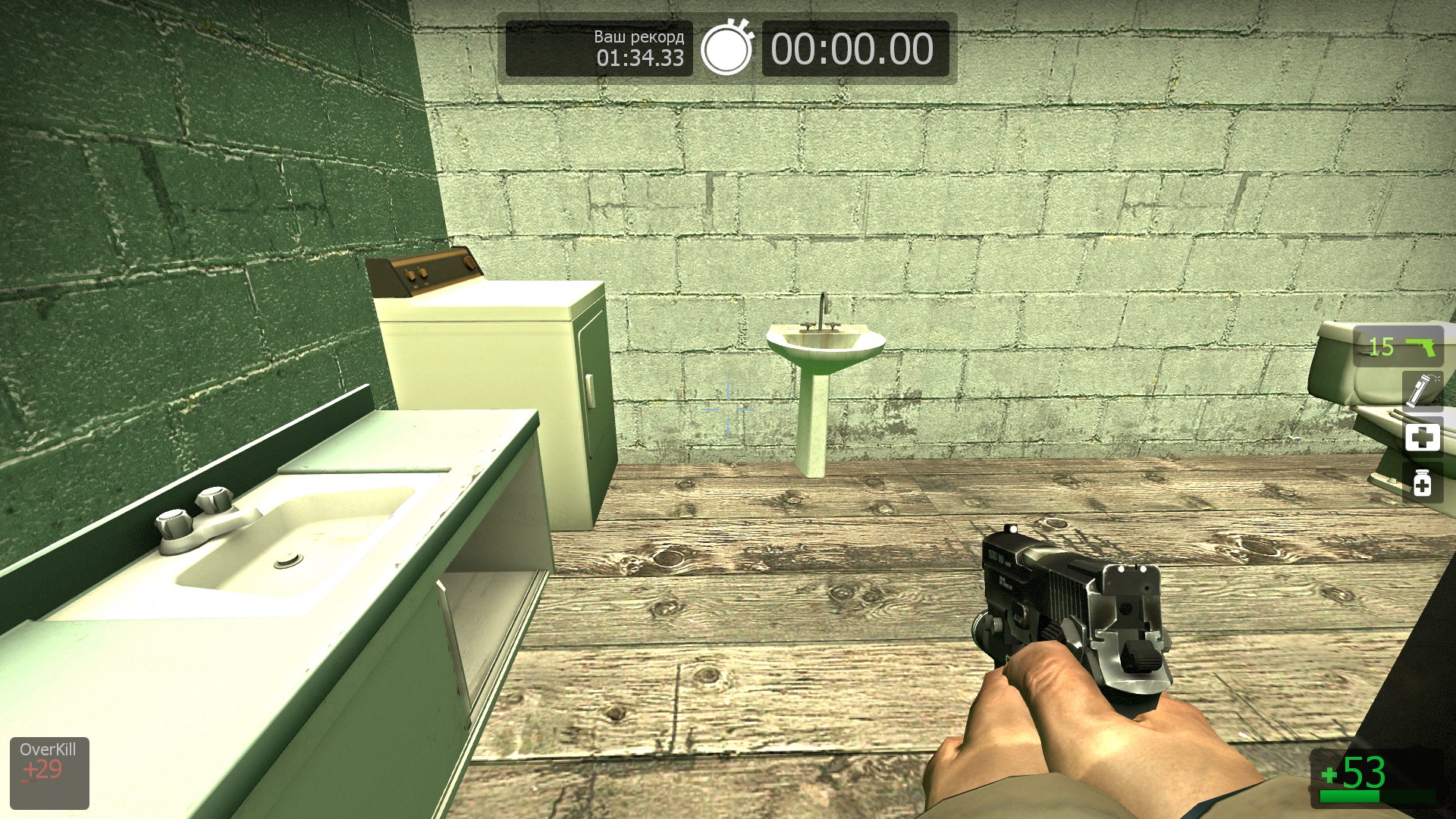Select the pistol weapon slot
The width and height of the screenshot is (1456, 819).
click(1398, 347)
